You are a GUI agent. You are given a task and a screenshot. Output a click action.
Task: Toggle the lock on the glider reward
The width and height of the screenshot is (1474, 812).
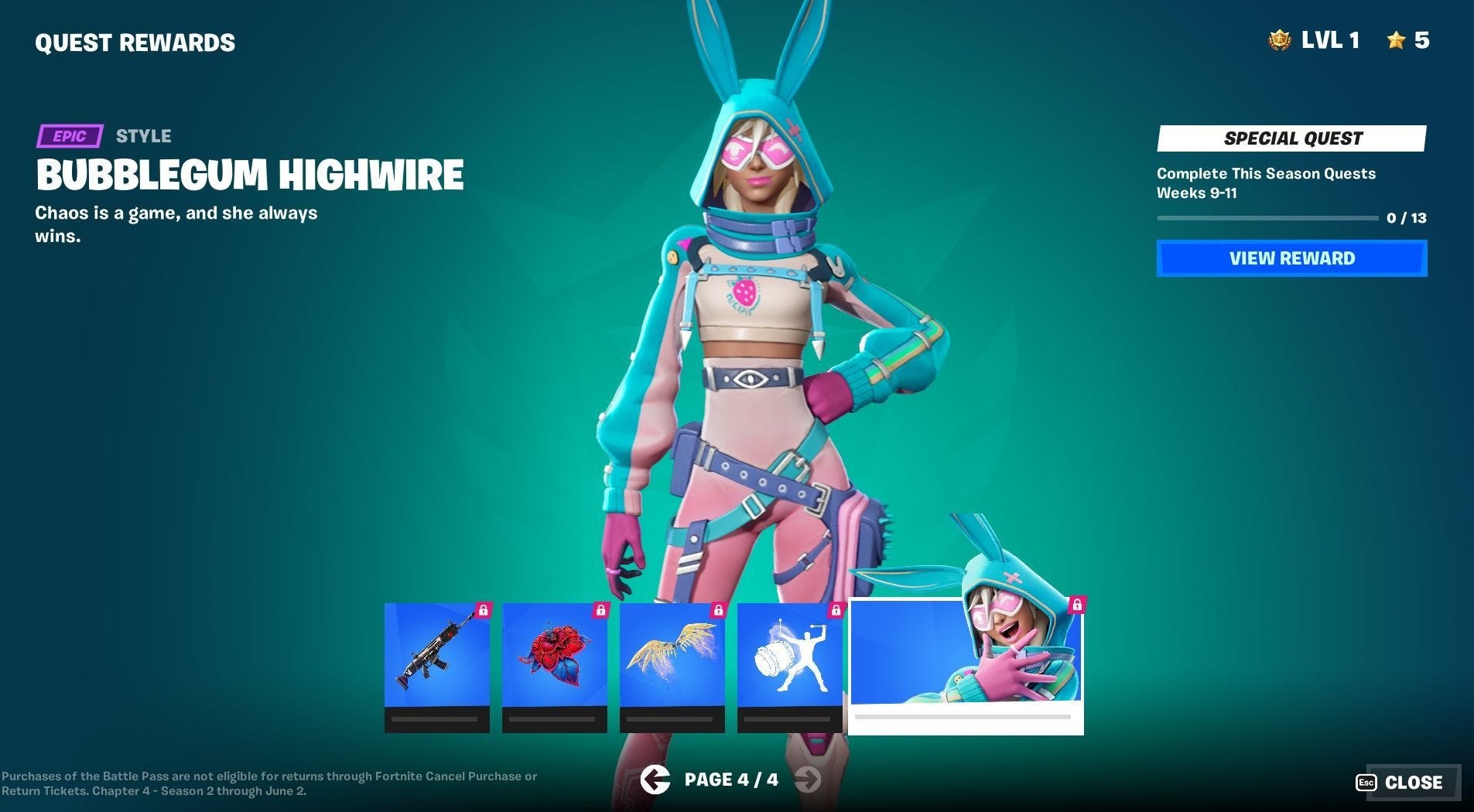tap(717, 609)
